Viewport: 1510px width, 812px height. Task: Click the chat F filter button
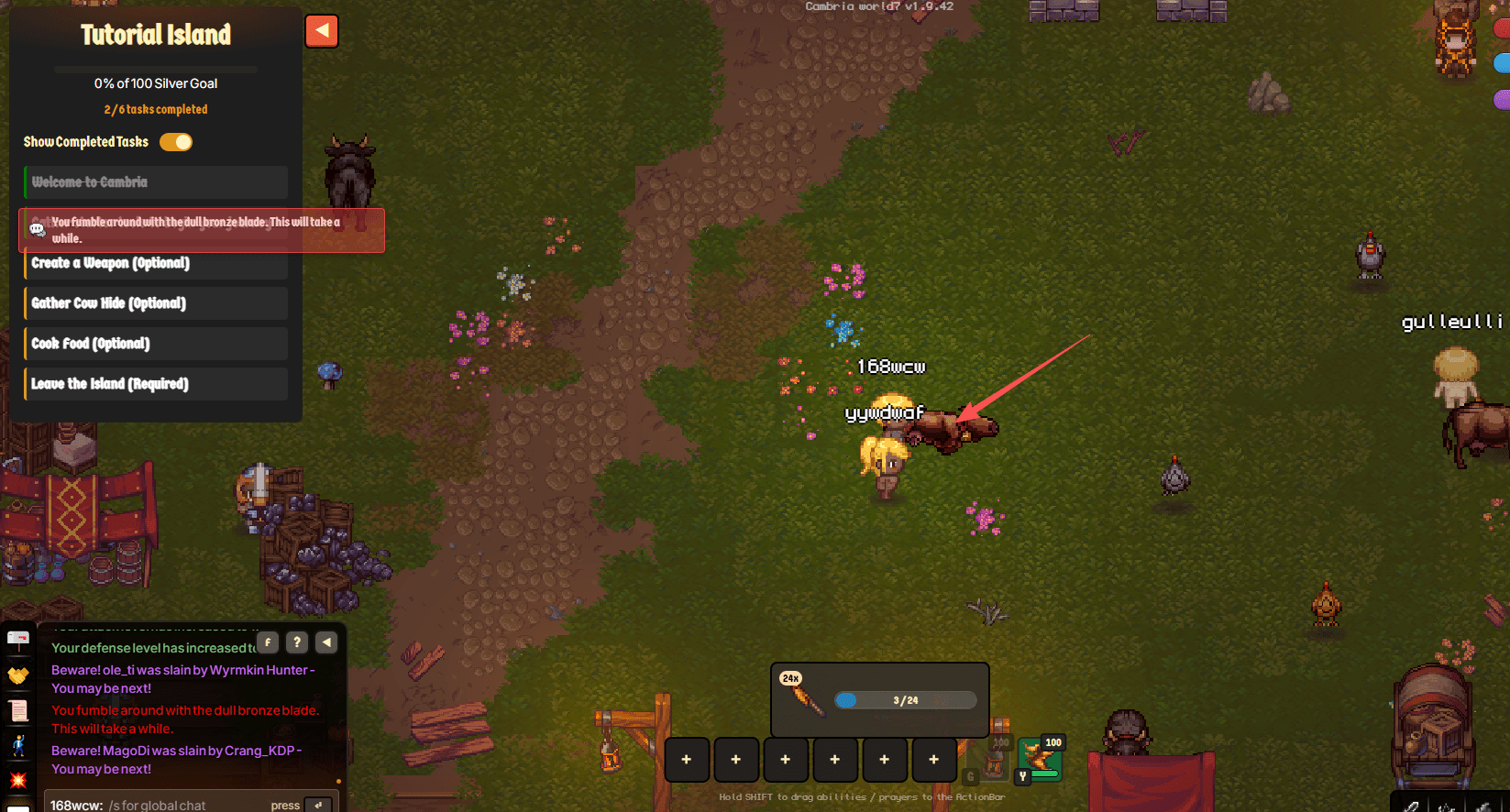click(268, 642)
